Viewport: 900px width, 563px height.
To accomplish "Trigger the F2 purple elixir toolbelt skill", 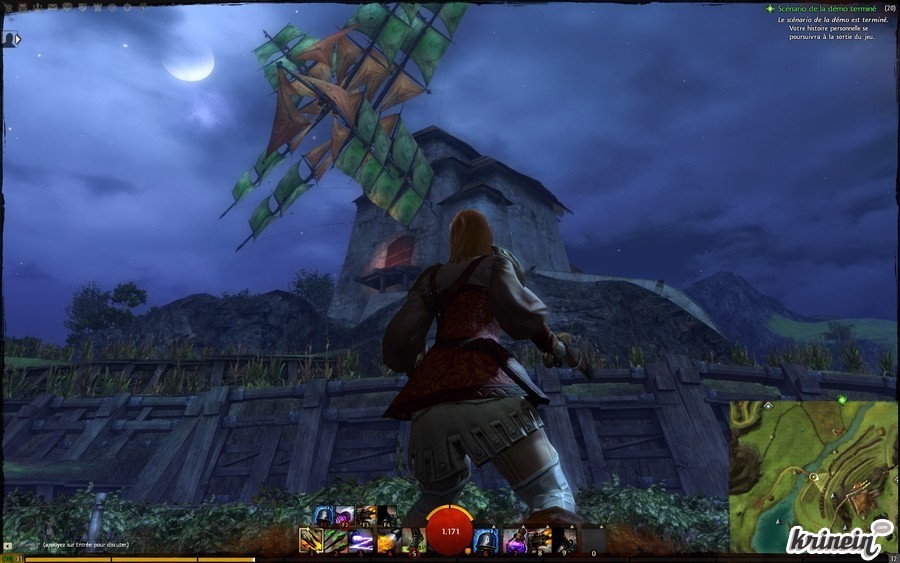I will pos(345,516).
